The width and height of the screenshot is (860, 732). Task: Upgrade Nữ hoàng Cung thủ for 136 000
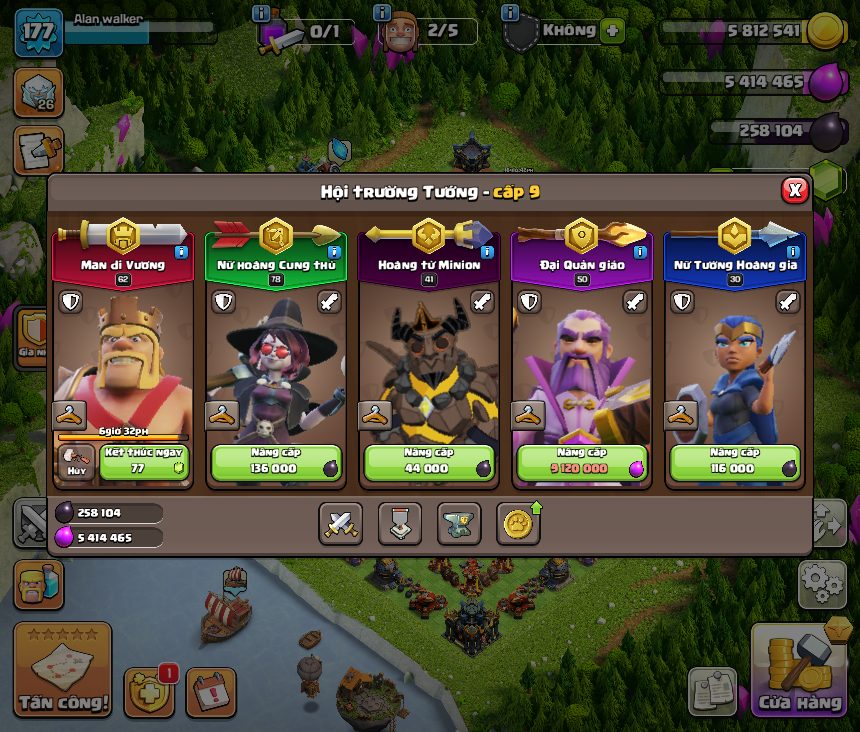pos(276,463)
